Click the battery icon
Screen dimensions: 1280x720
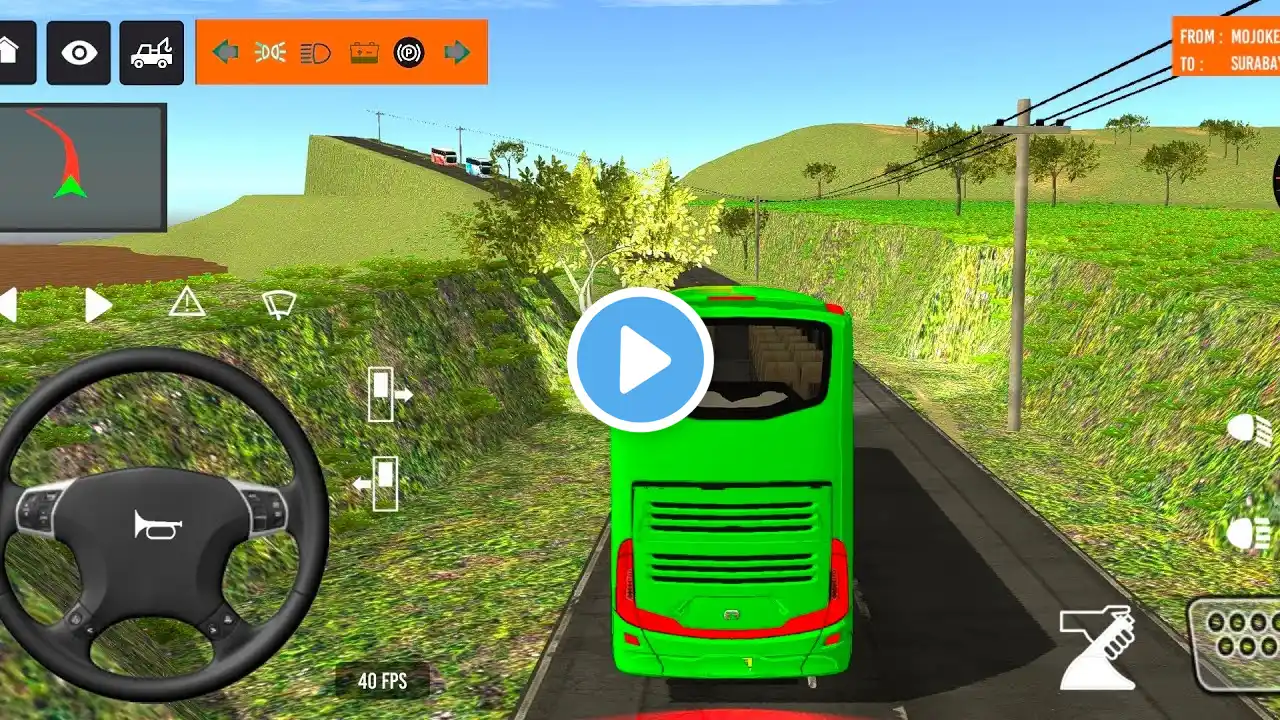tap(364, 52)
